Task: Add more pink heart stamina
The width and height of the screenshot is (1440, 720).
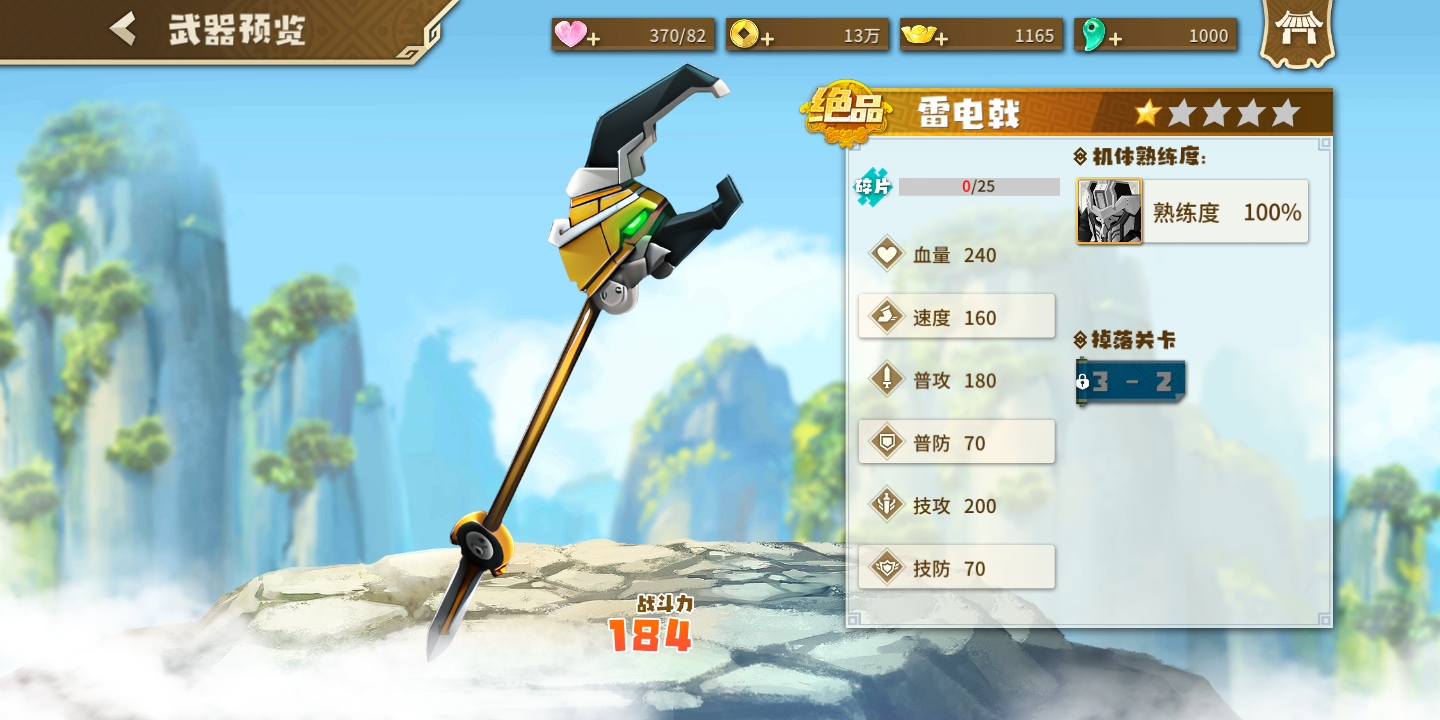Action: (593, 38)
